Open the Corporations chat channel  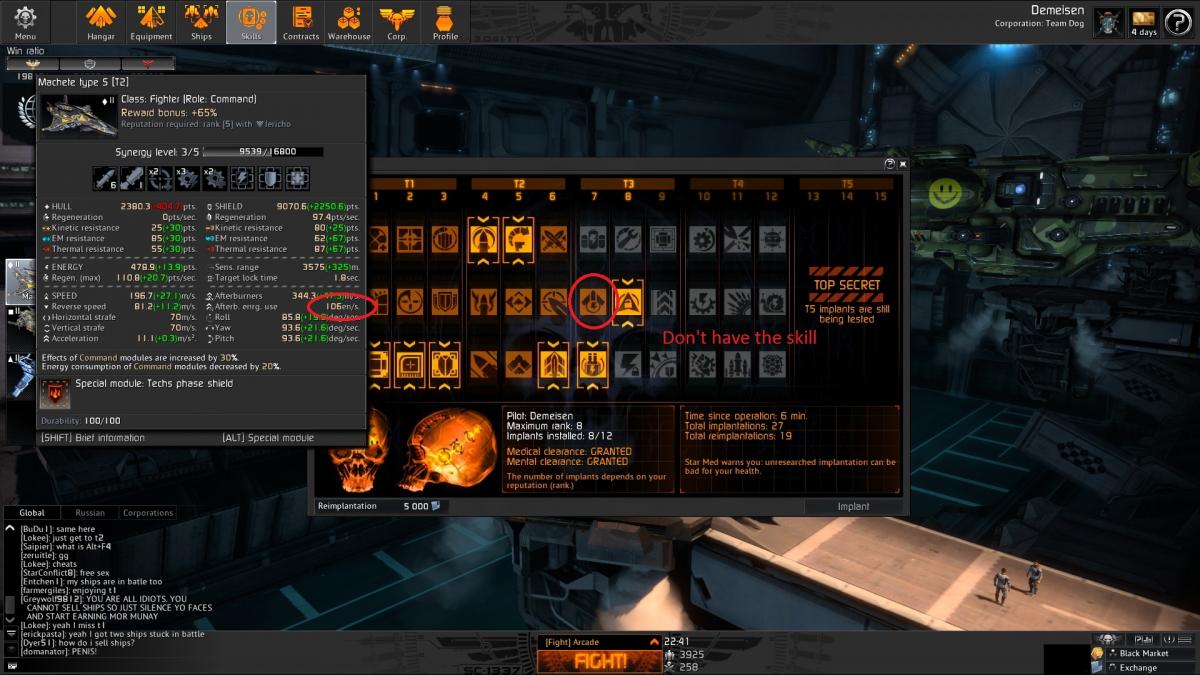click(x=148, y=513)
